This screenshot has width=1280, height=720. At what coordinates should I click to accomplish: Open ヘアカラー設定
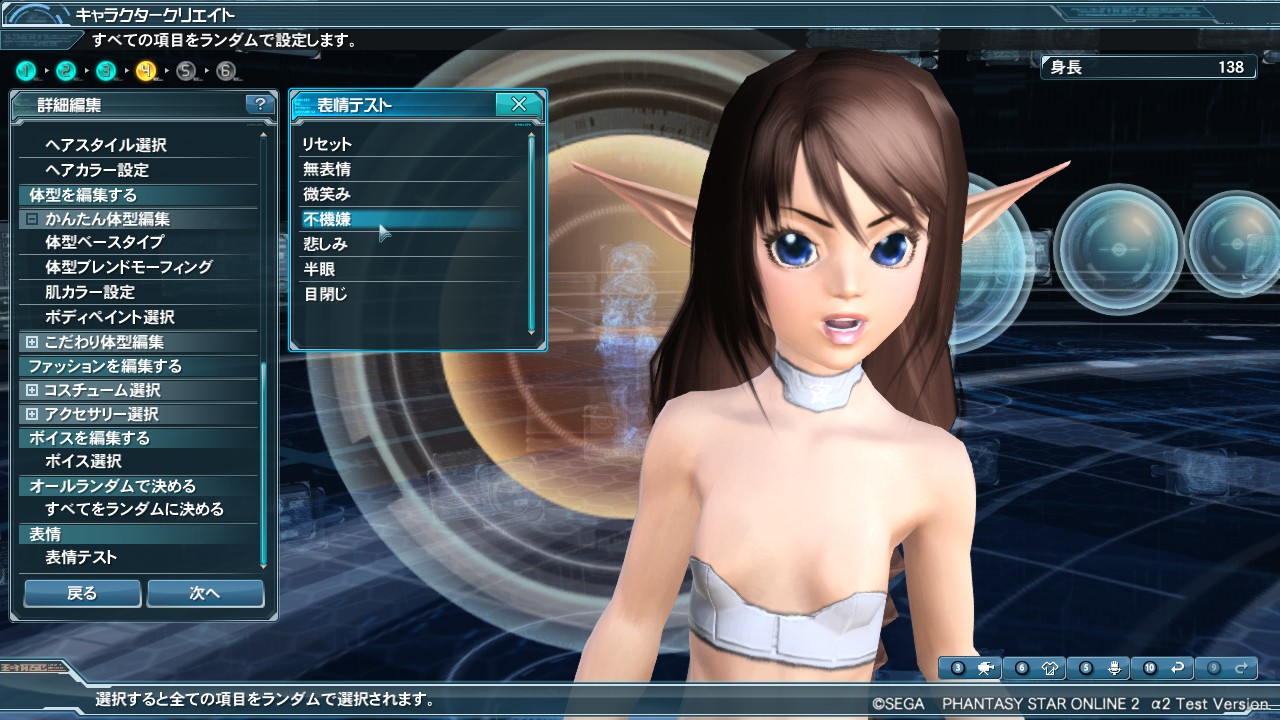97,170
